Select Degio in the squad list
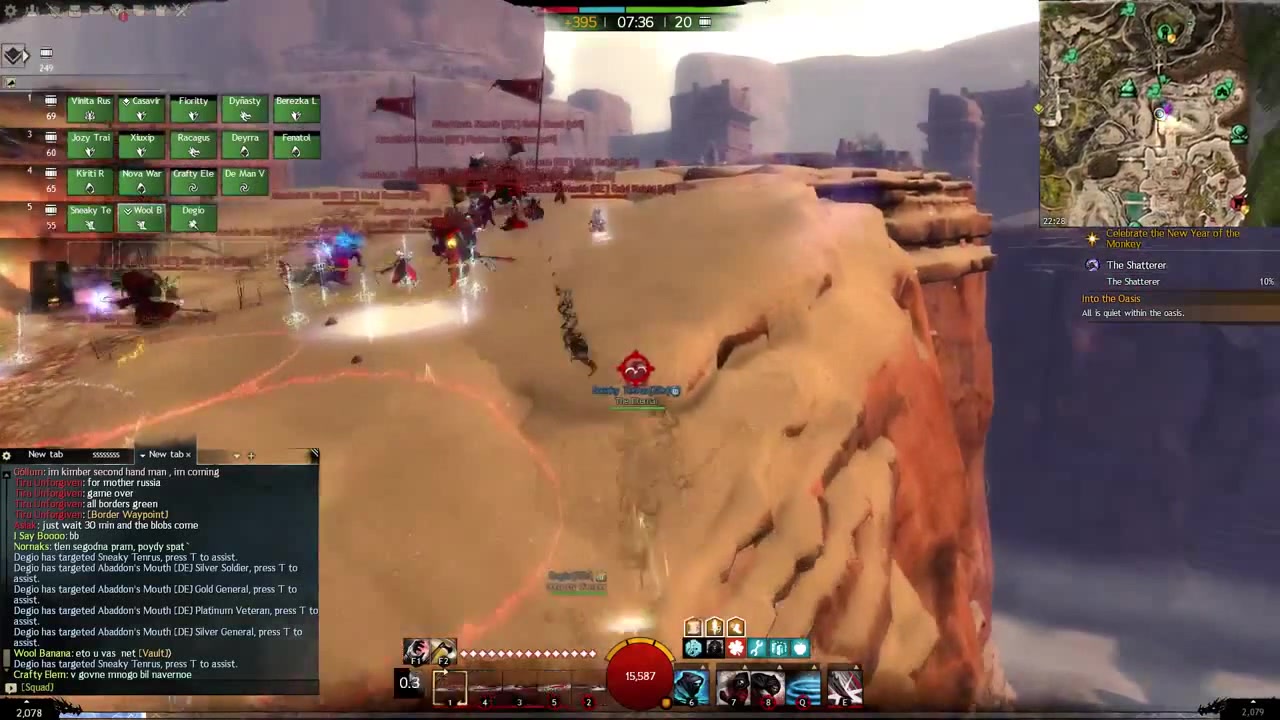This screenshot has height=720, width=1280. click(x=193, y=218)
